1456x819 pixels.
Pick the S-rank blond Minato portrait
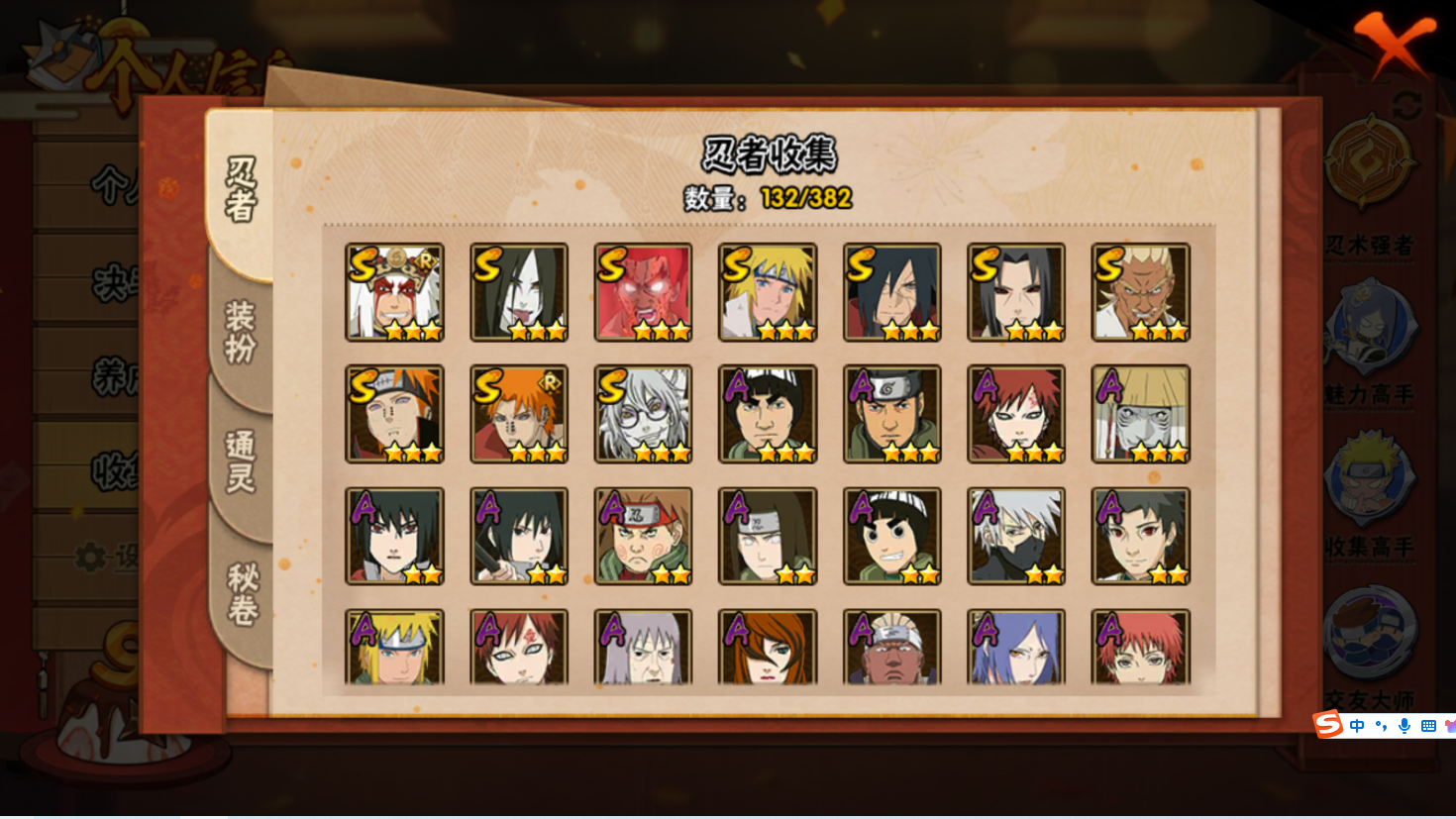pyautogui.click(x=768, y=292)
